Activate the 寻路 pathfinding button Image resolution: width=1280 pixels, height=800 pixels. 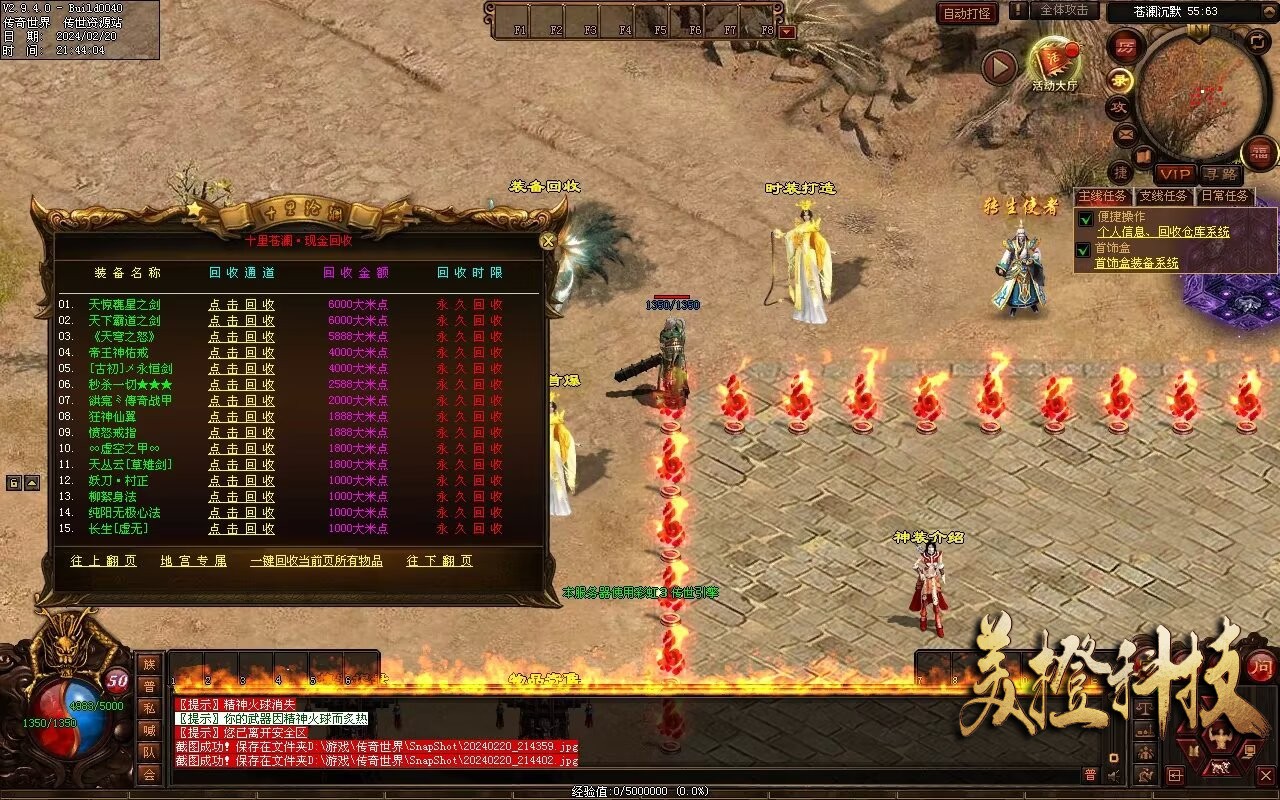(1219, 175)
